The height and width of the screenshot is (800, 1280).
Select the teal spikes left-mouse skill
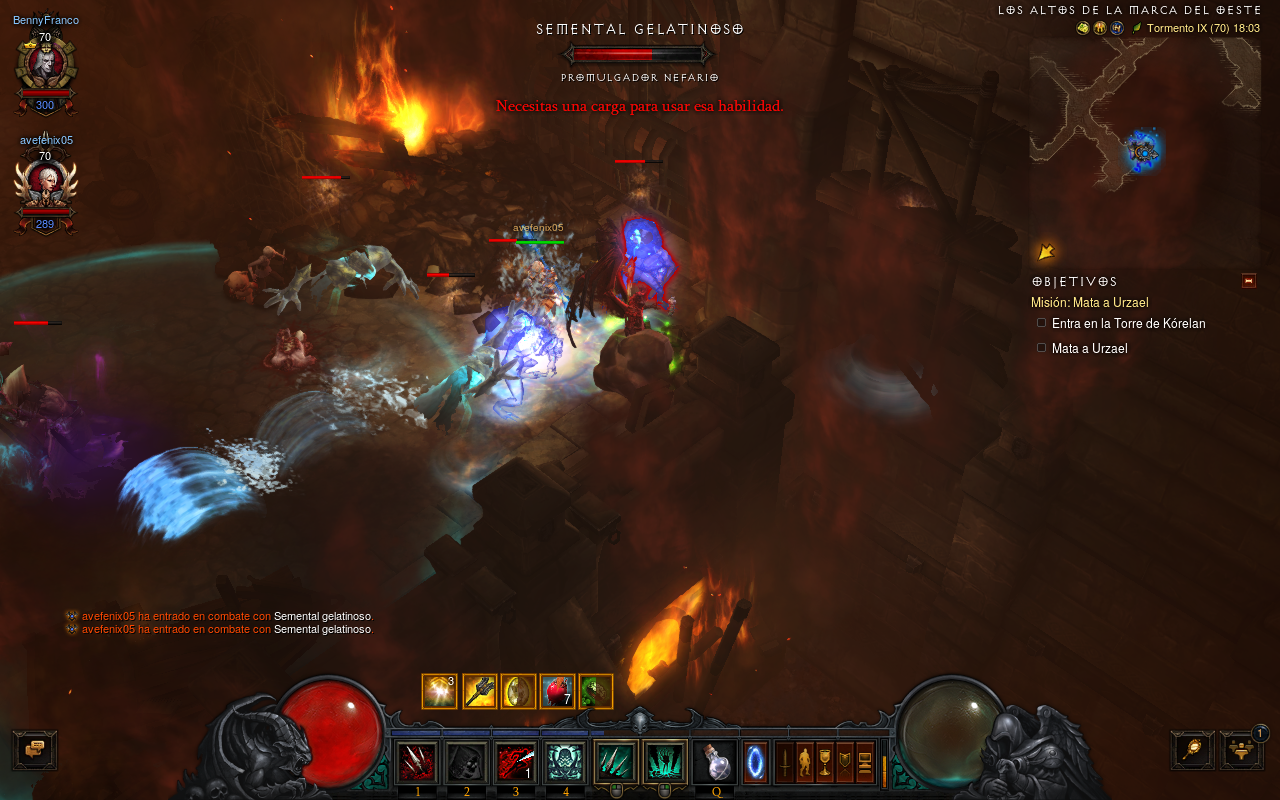[616, 763]
